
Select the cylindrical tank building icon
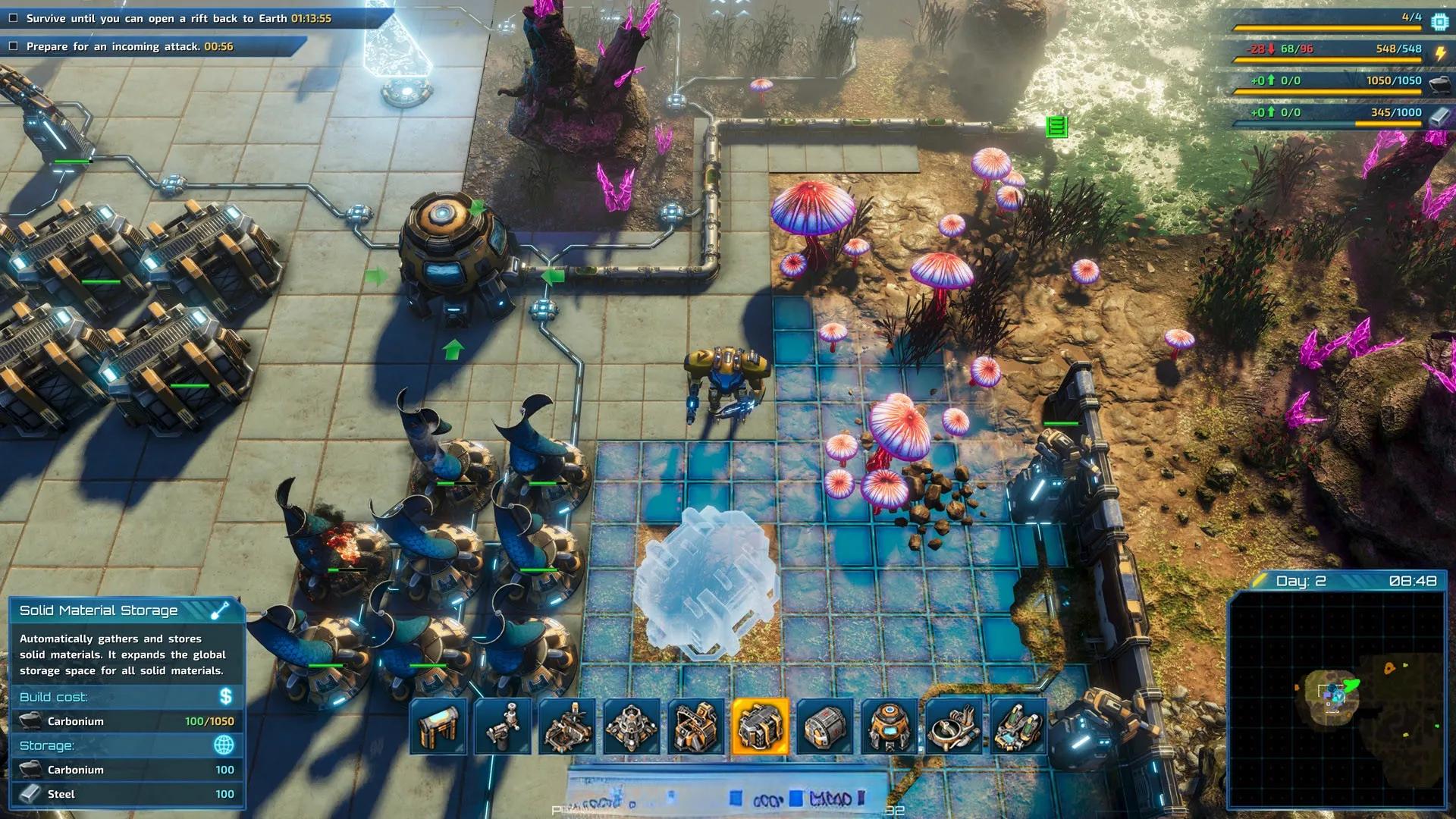825,726
